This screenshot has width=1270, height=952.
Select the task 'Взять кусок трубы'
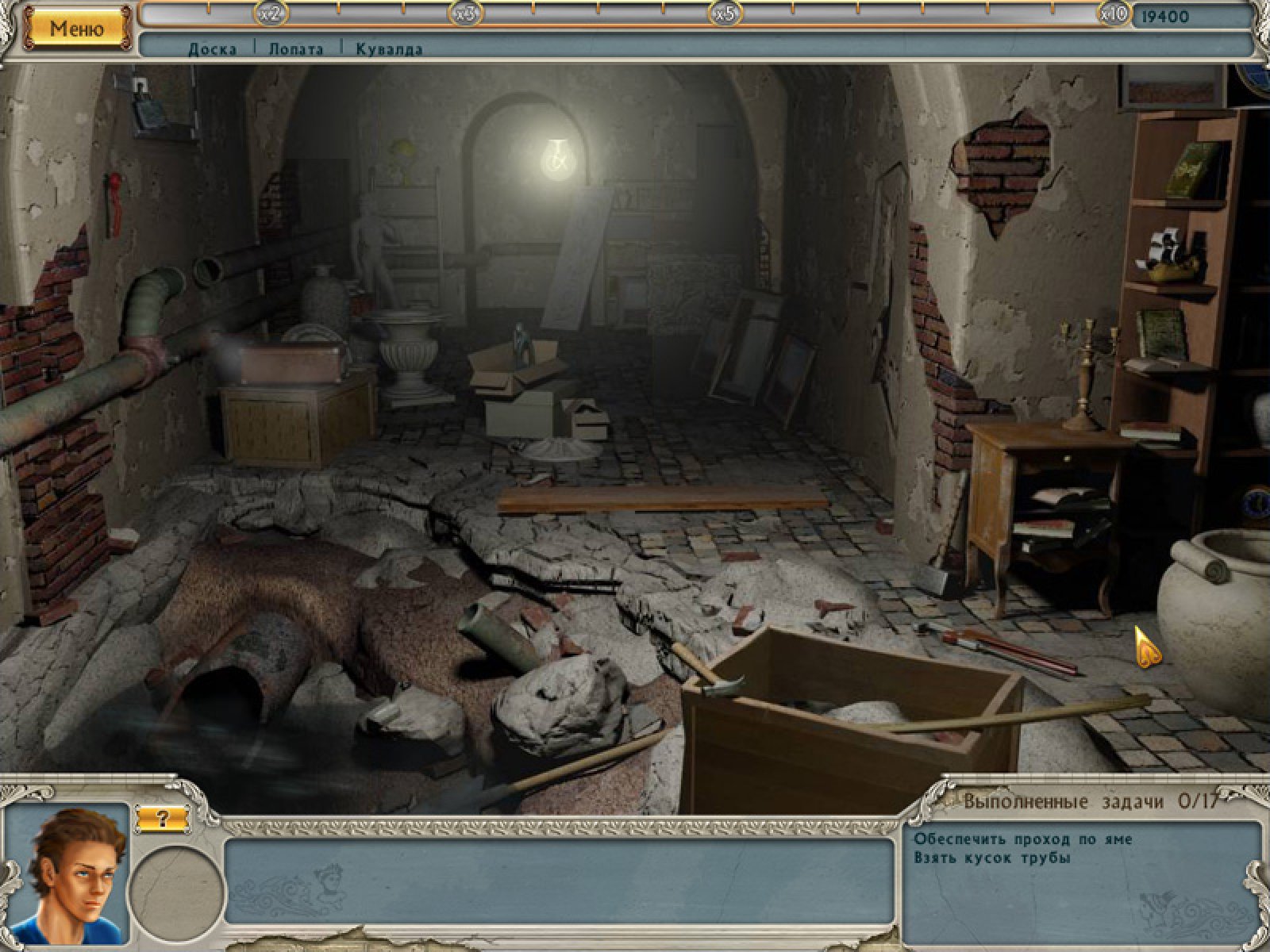(991, 858)
